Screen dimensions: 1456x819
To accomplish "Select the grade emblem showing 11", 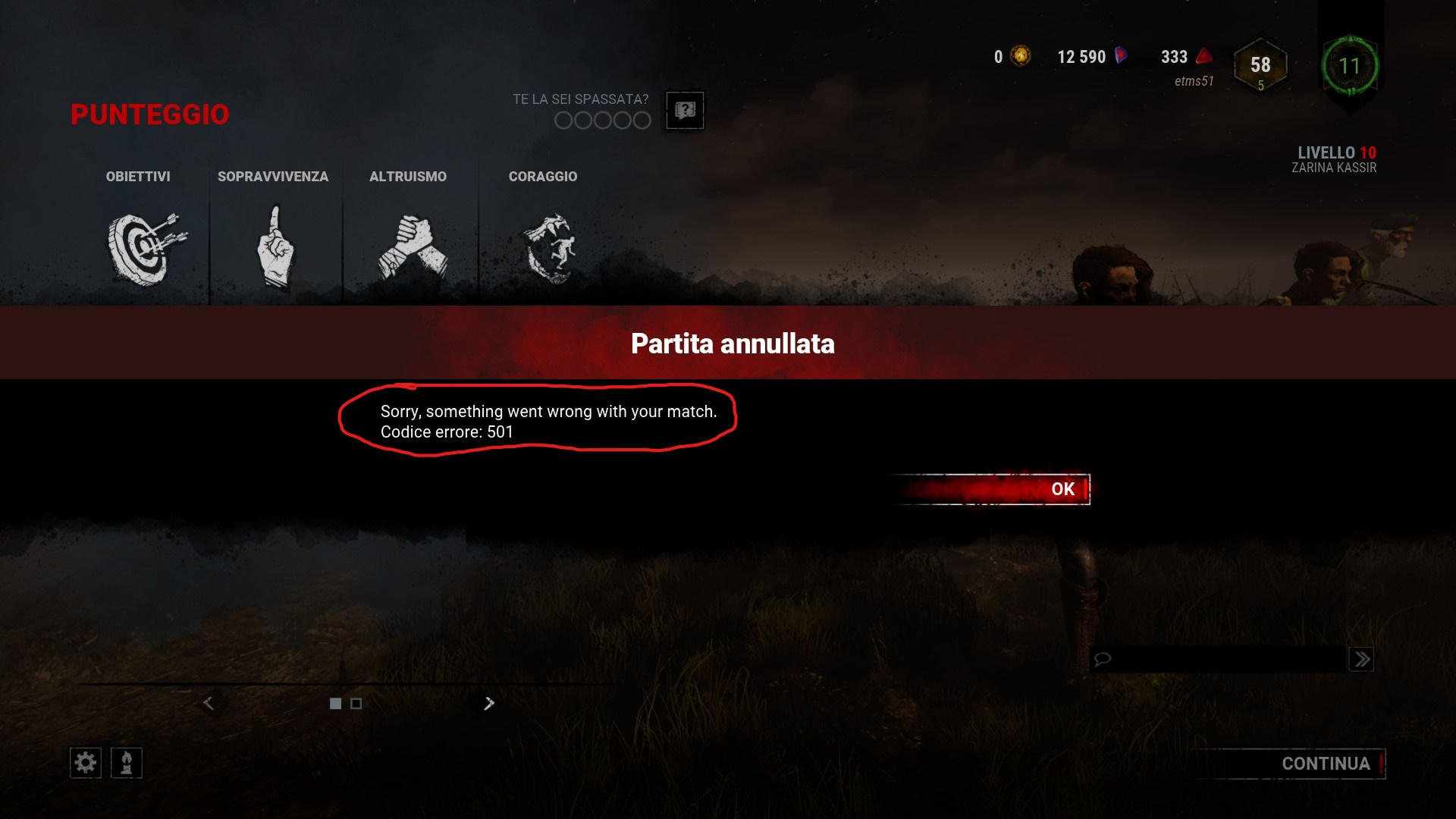I will pyautogui.click(x=1351, y=67).
